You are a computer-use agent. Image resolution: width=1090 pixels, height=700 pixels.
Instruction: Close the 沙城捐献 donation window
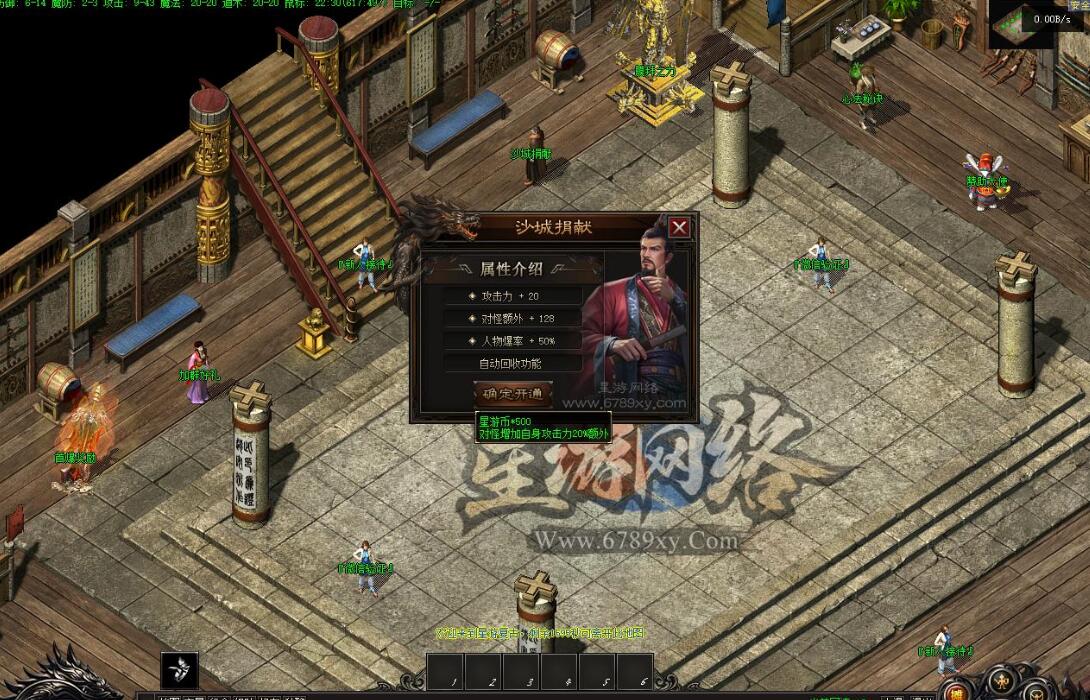(x=679, y=227)
